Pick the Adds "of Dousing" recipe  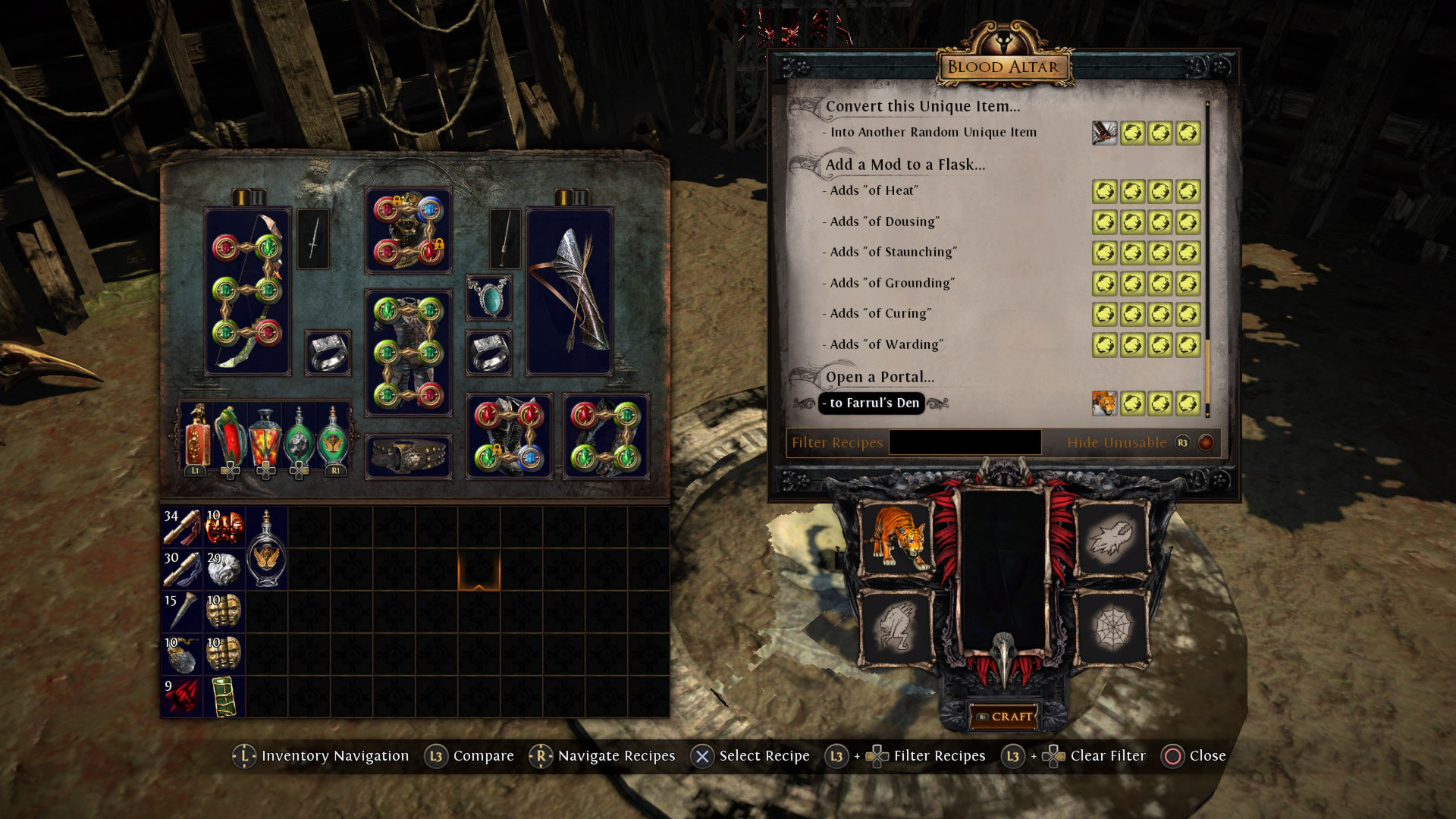pos(884,221)
